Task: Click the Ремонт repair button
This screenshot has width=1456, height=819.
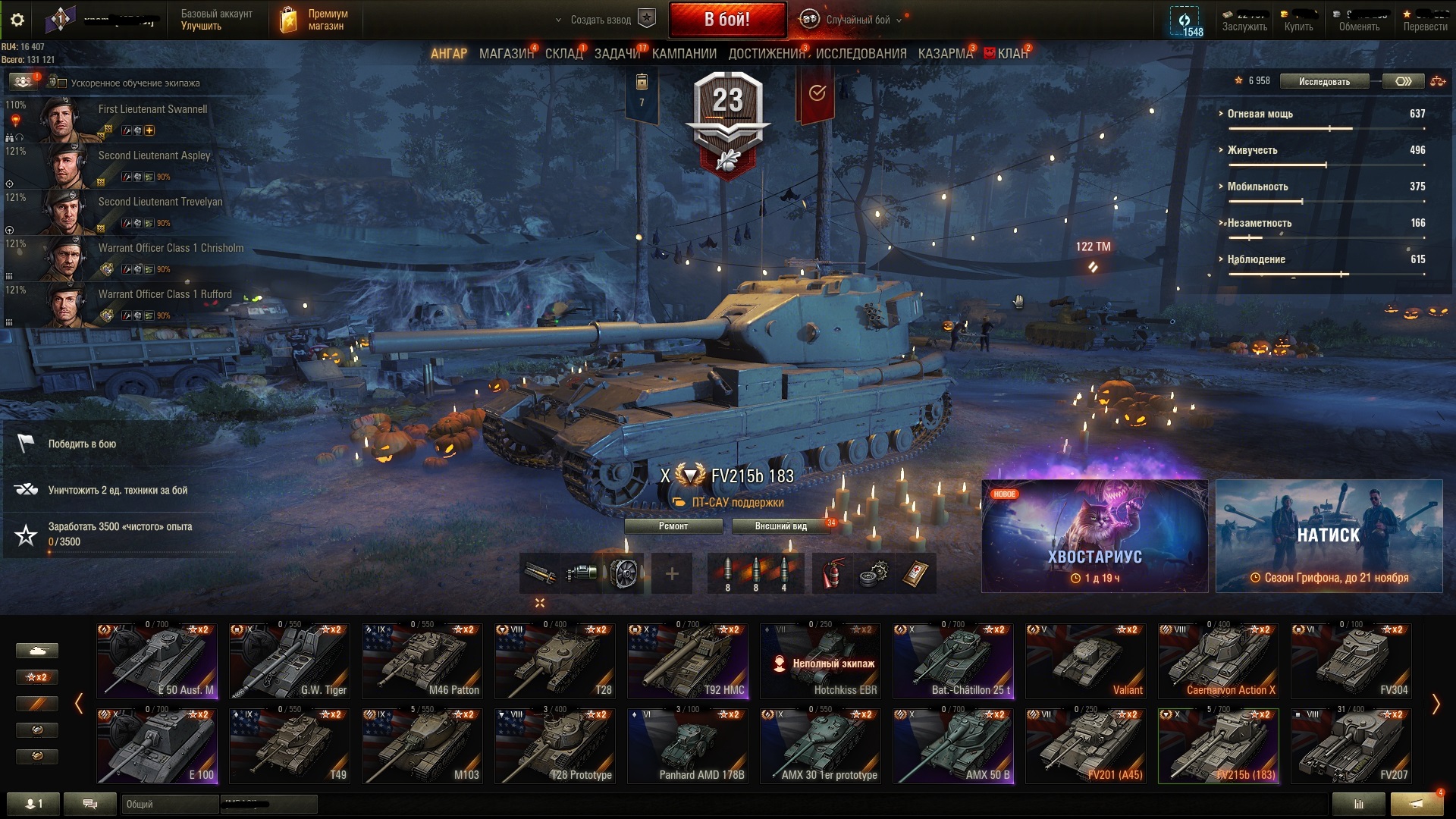Action: [x=673, y=526]
